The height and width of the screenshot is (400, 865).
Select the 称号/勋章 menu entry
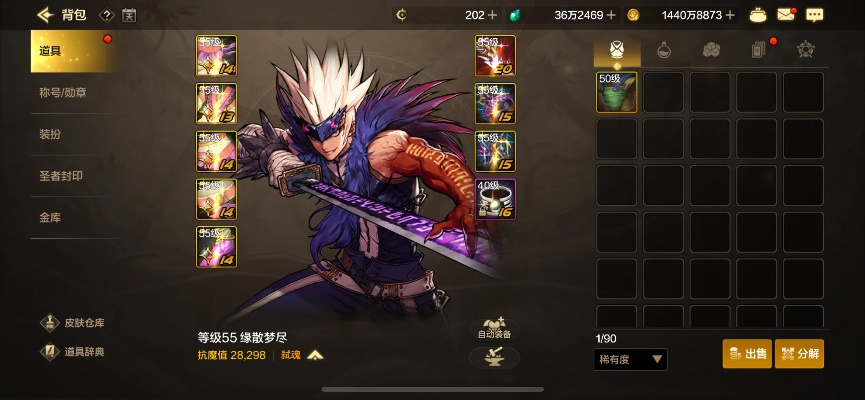(62, 93)
